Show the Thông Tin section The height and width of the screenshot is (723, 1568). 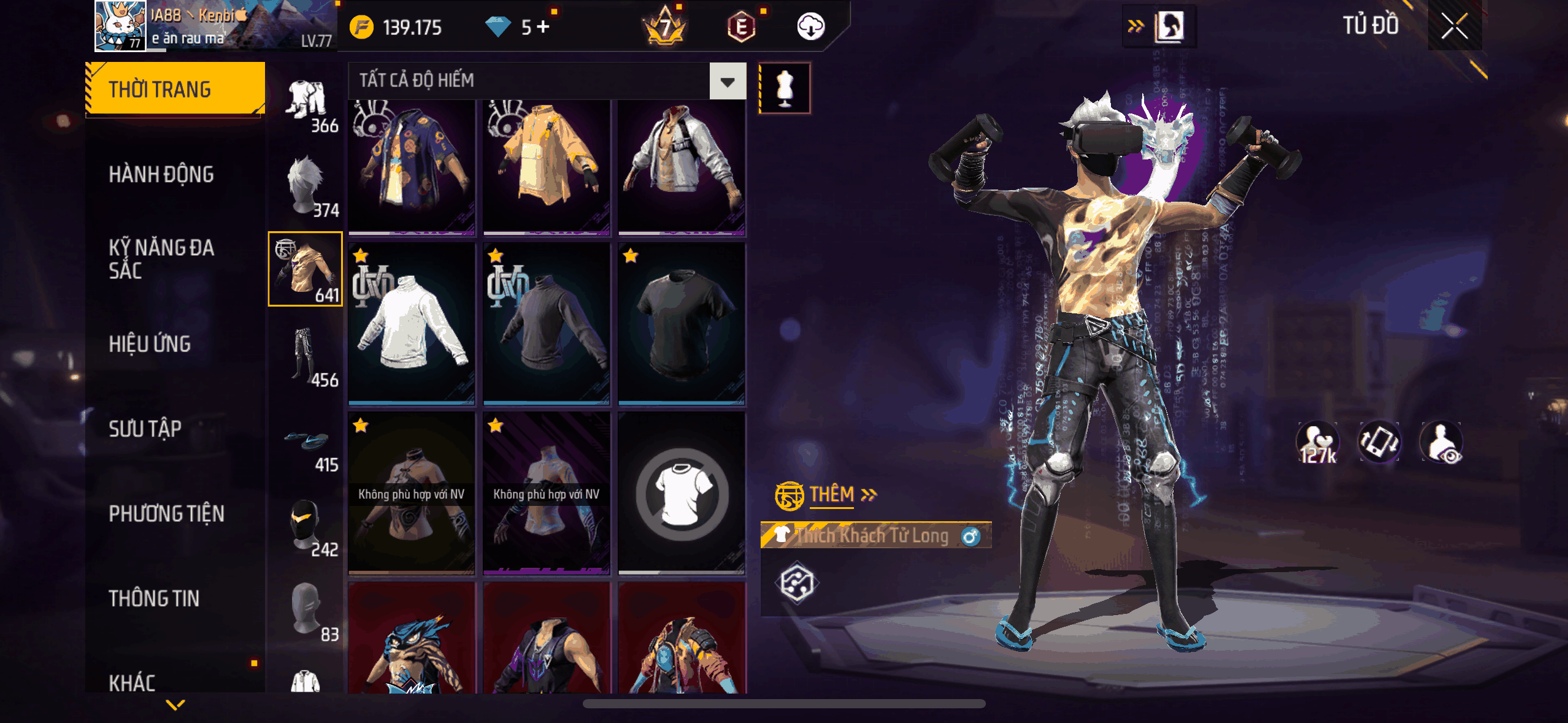pyautogui.click(x=154, y=599)
